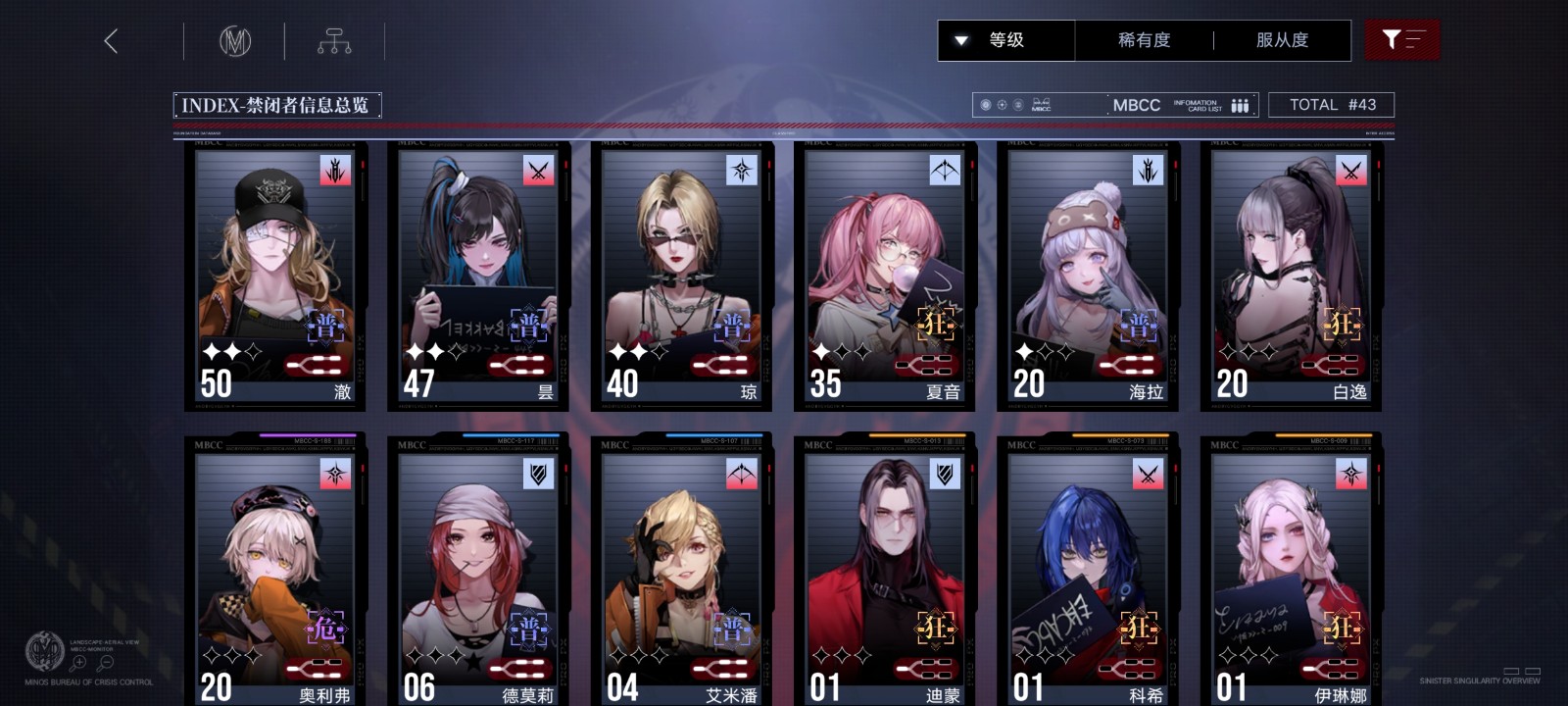This screenshot has width=1568, height=706.
Task: Click the pickaxe class icon on 夏音's card
Action: (x=944, y=169)
